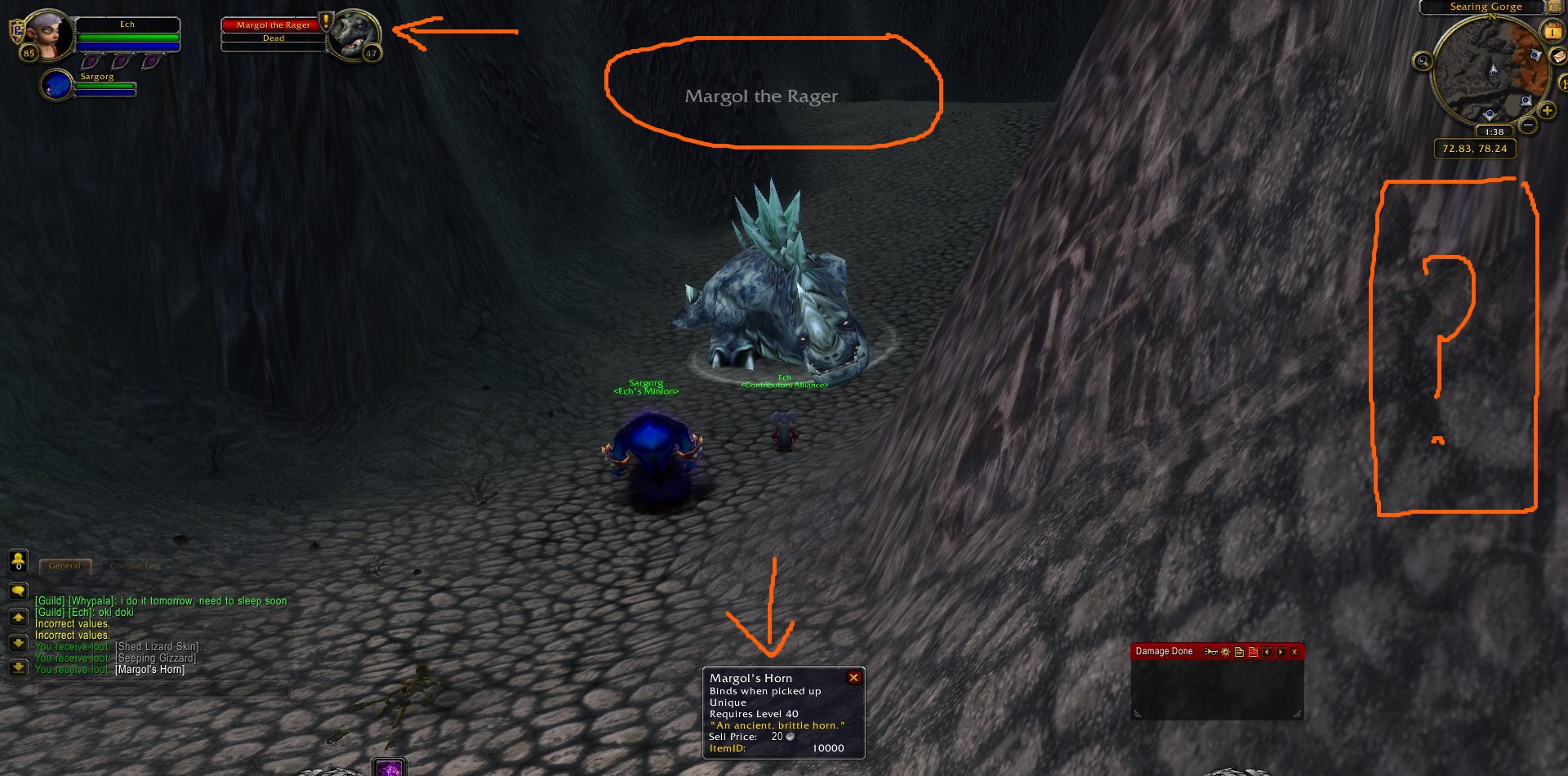Select the General chat tab
This screenshot has width=1568, height=776.
click(65, 566)
